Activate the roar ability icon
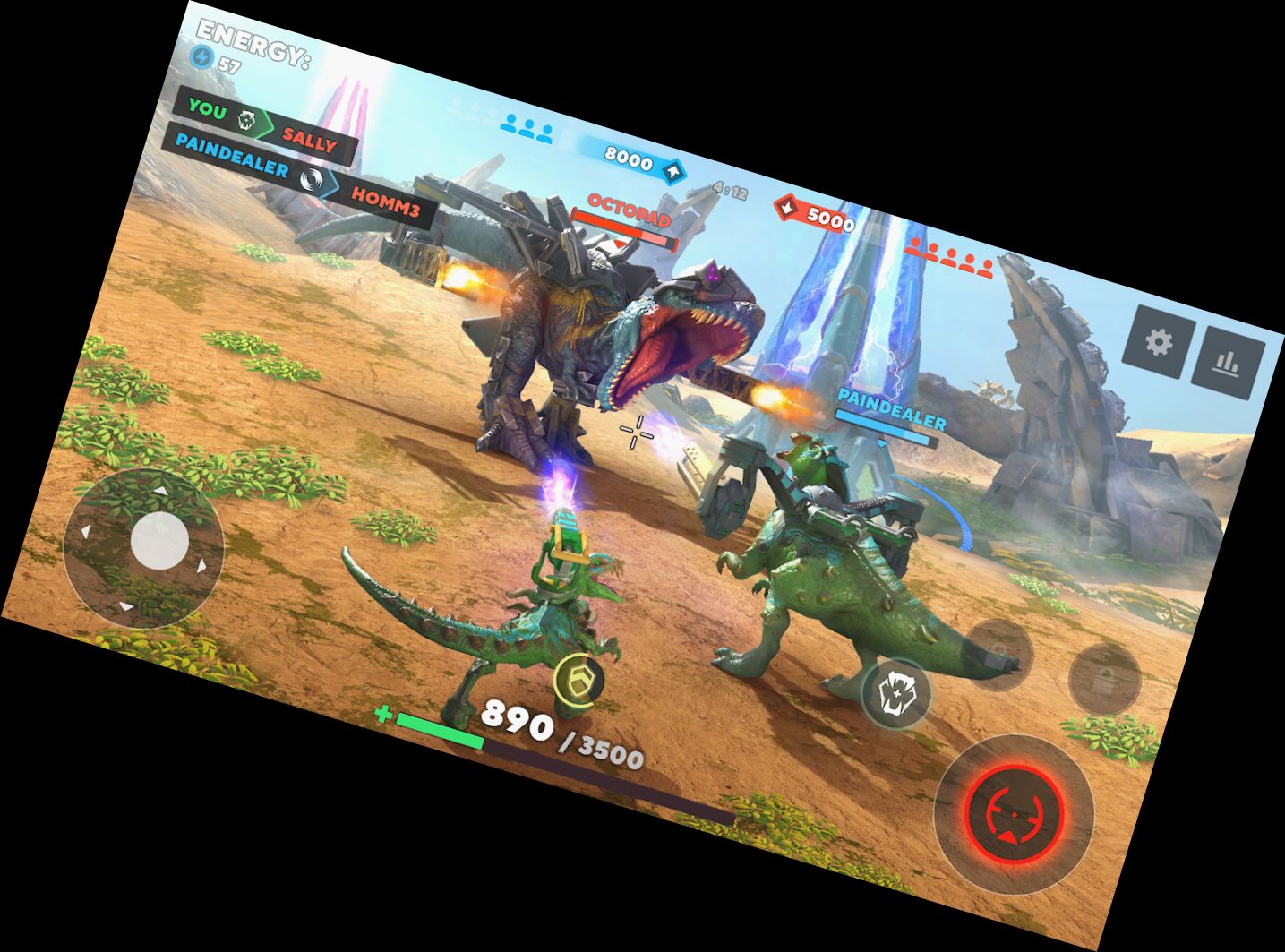This screenshot has height=952, width=1285. point(898,695)
